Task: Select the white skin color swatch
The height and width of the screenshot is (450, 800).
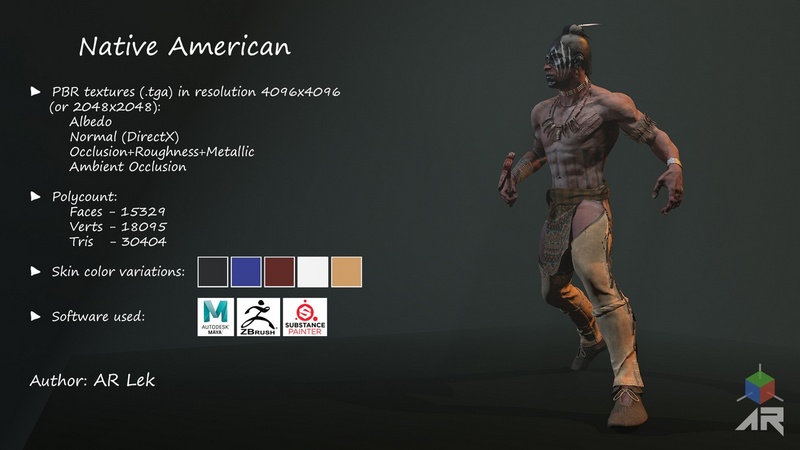Action: [313, 272]
